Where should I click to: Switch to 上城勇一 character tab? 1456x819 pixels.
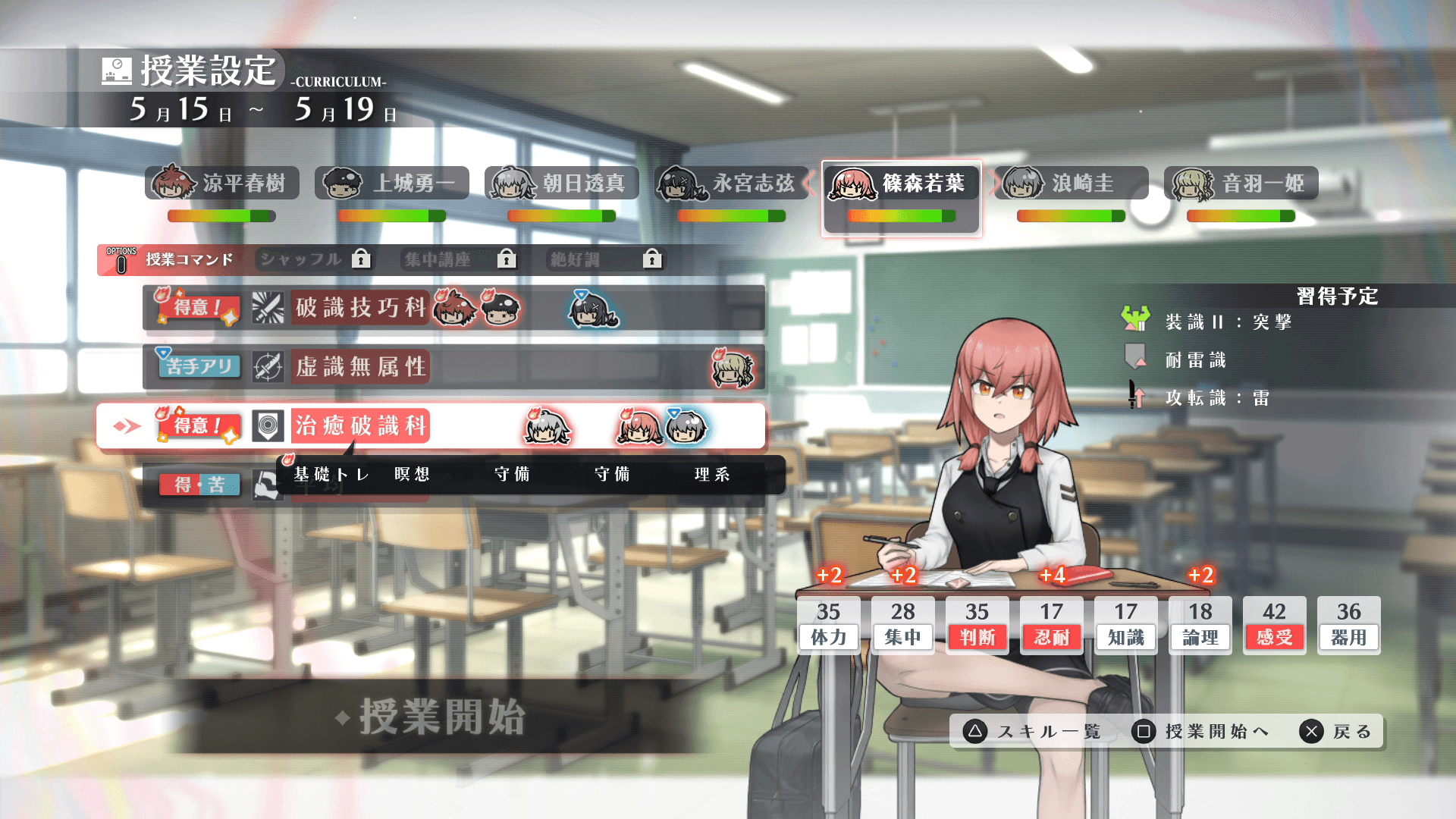click(392, 184)
